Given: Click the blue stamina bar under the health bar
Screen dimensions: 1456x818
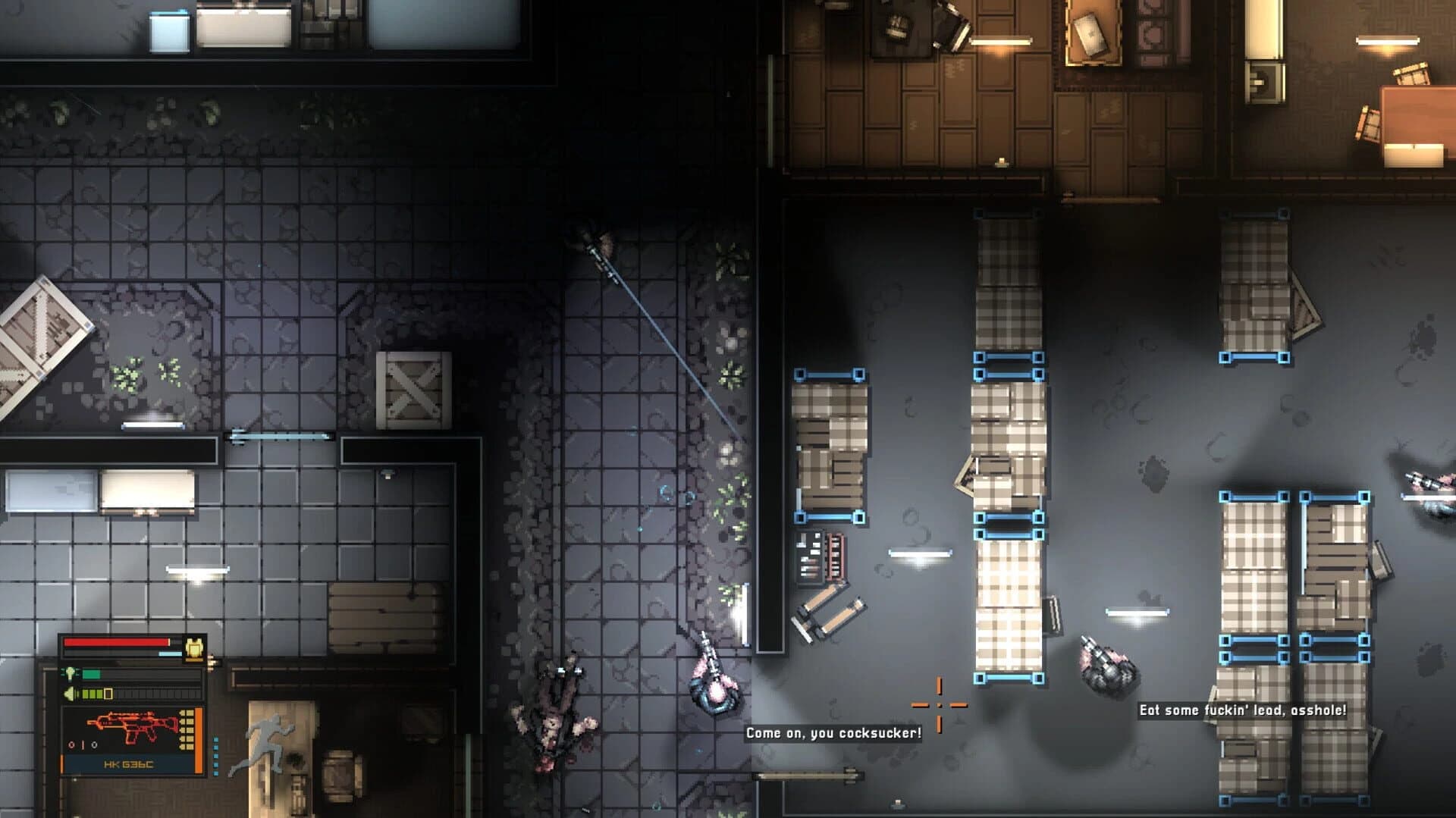Looking at the screenshot, I should (x=169, y=653).
